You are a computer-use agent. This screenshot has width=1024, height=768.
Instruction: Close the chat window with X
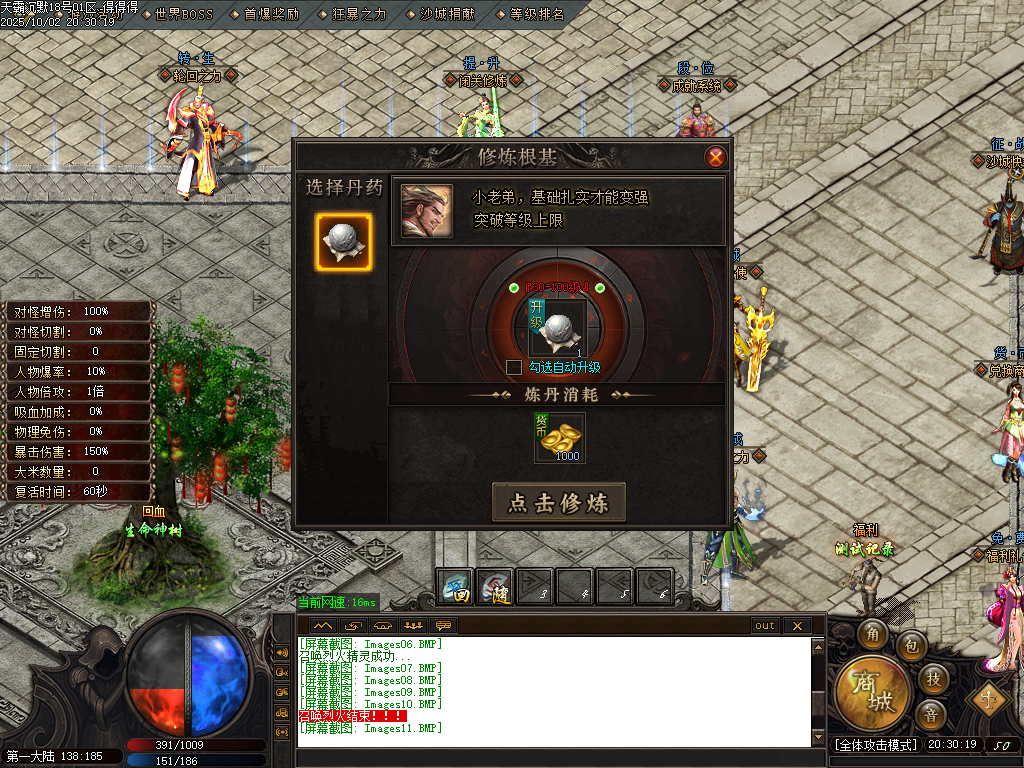(x=797, y=626)
